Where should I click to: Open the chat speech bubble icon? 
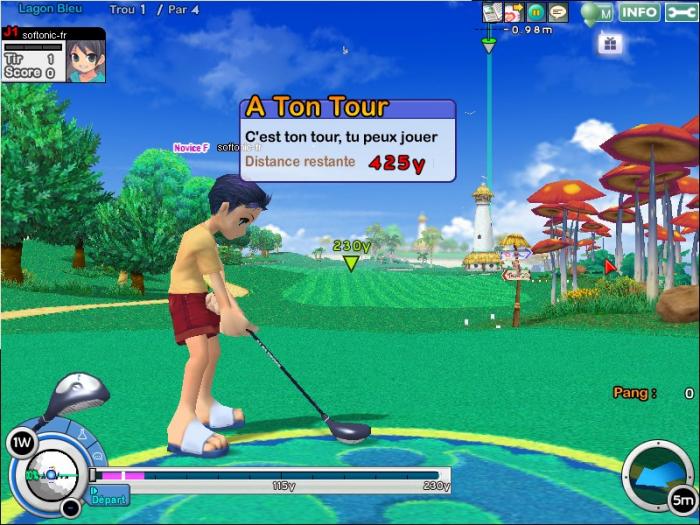click(558, 12)
